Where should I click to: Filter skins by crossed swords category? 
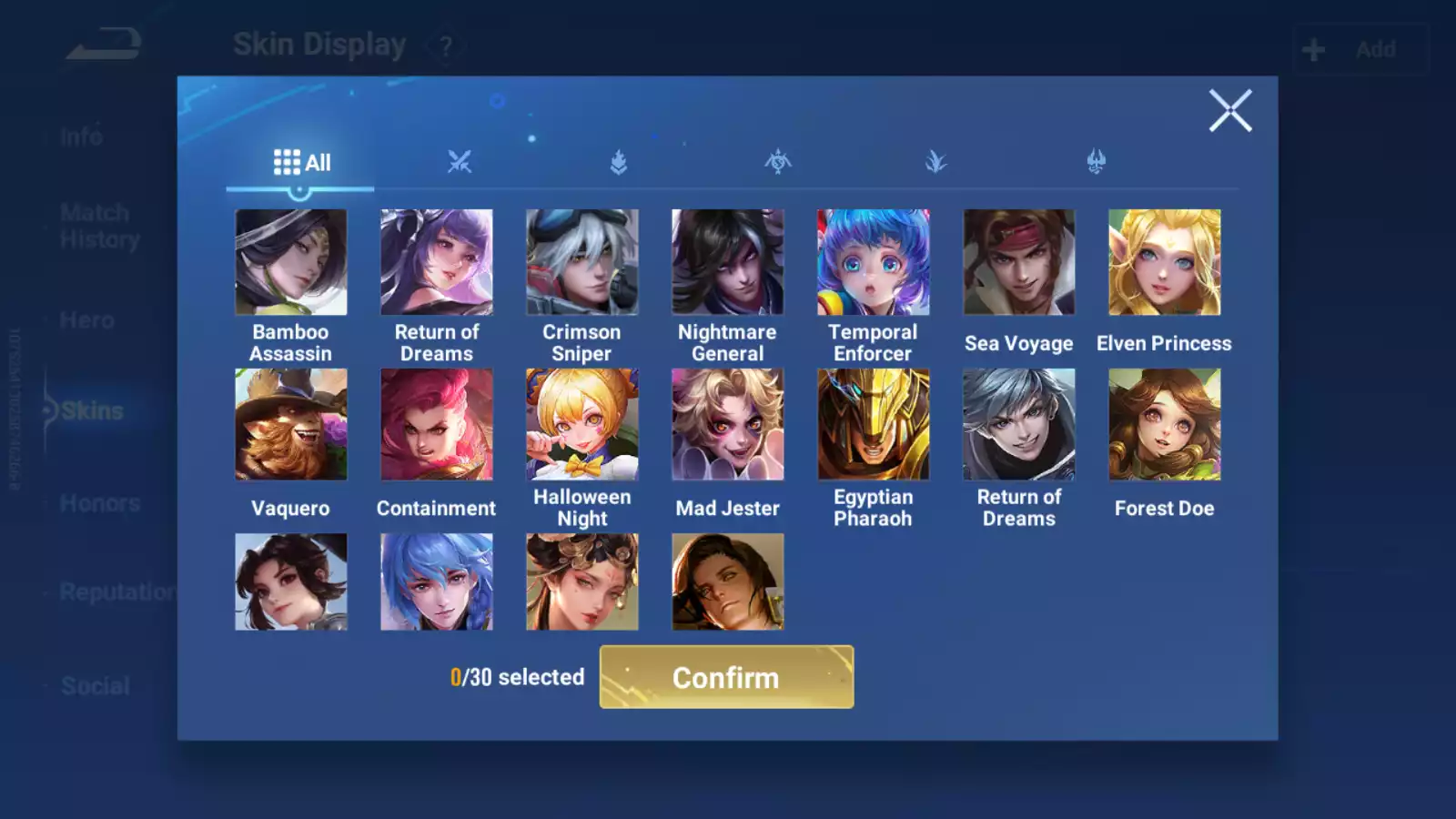460,163
